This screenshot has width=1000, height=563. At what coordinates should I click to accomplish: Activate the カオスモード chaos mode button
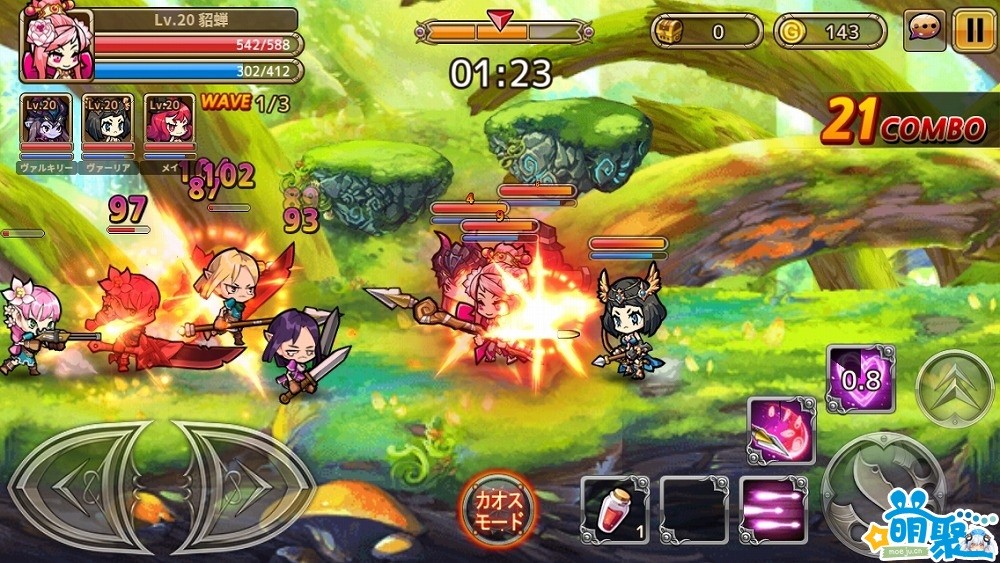[498, 507]
